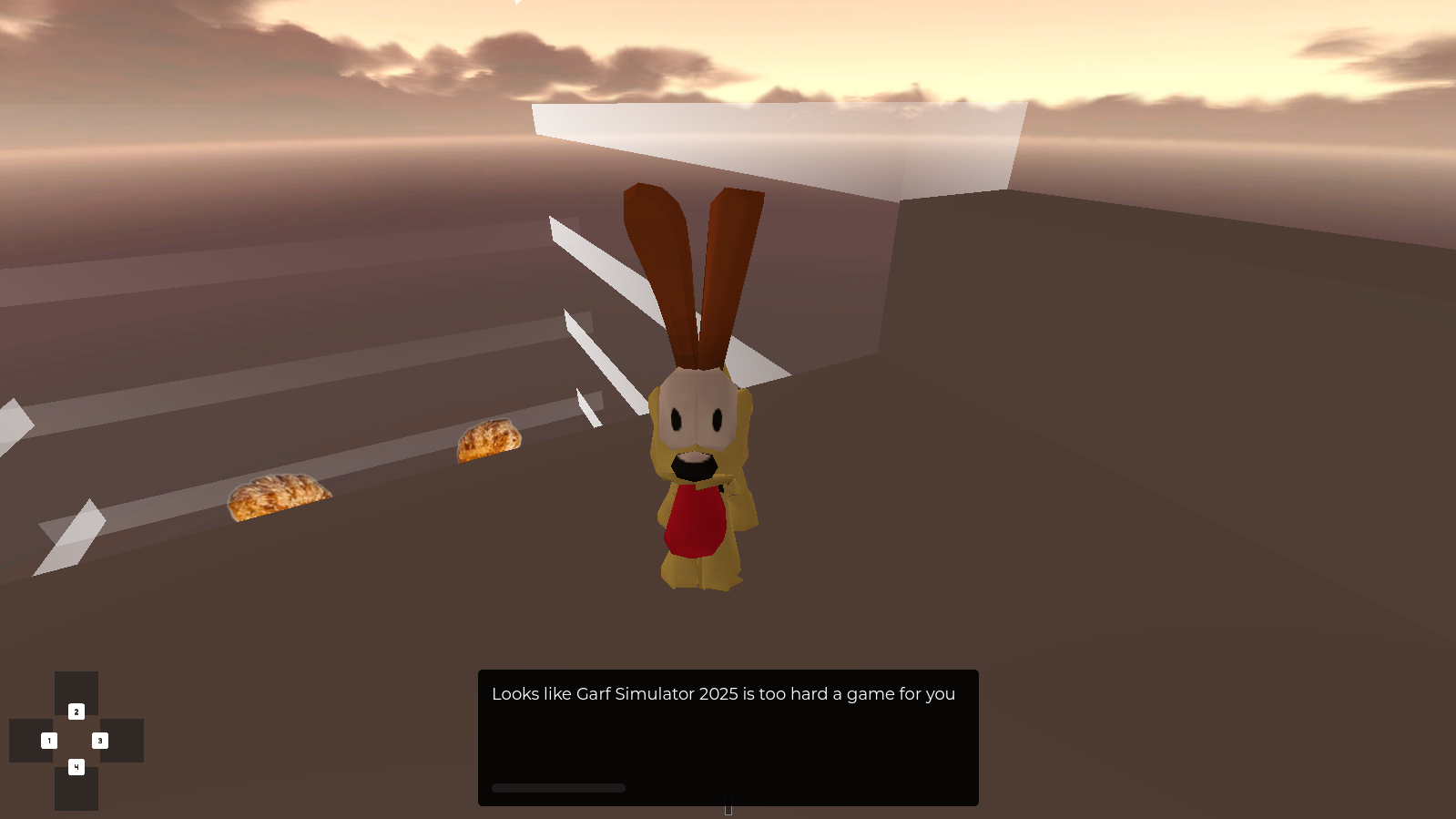The image size is (1456, 819).
Task: Click the dialog progress bar
Action: (x=558, y=787)
